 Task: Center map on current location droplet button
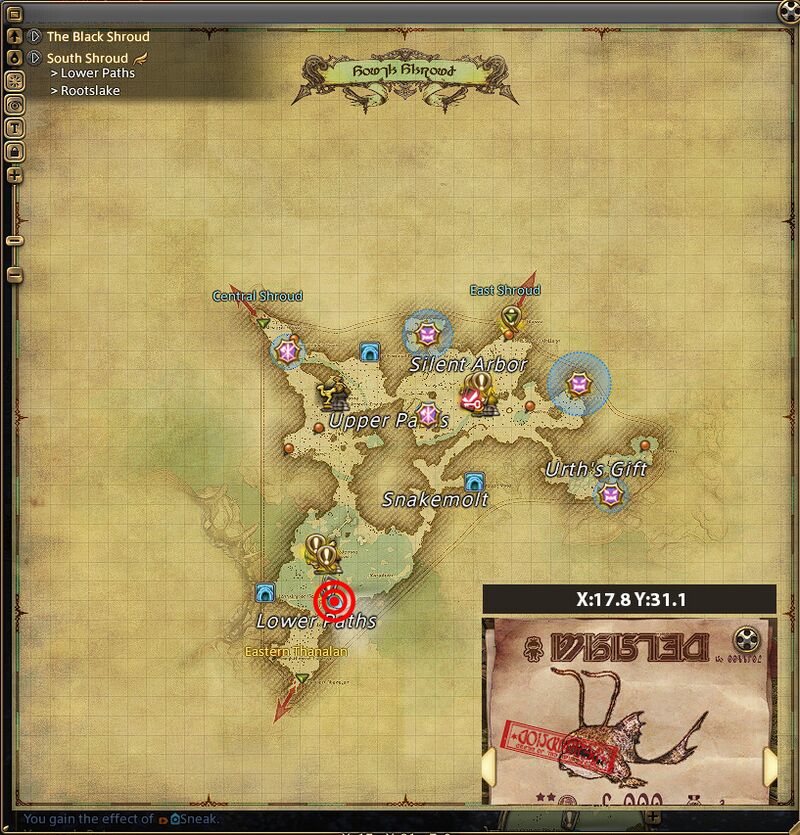tap(15, 58)
